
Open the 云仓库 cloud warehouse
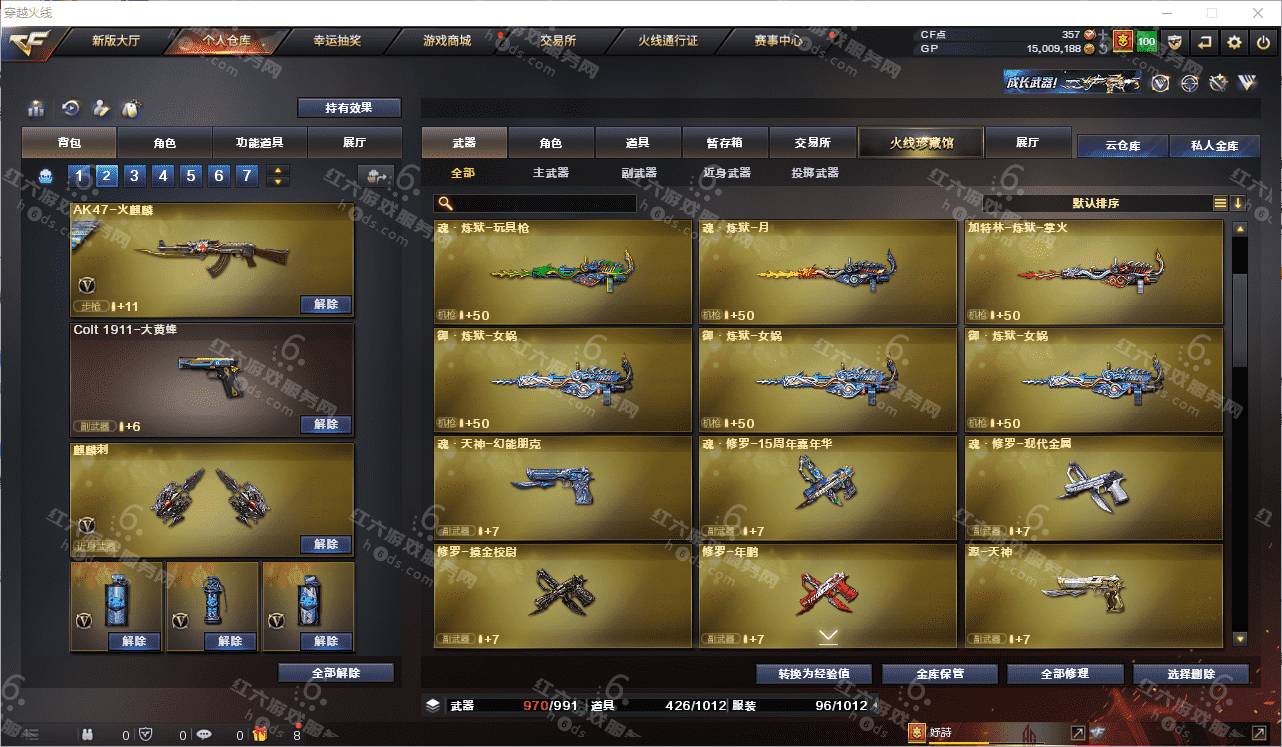pos(1122,146)
